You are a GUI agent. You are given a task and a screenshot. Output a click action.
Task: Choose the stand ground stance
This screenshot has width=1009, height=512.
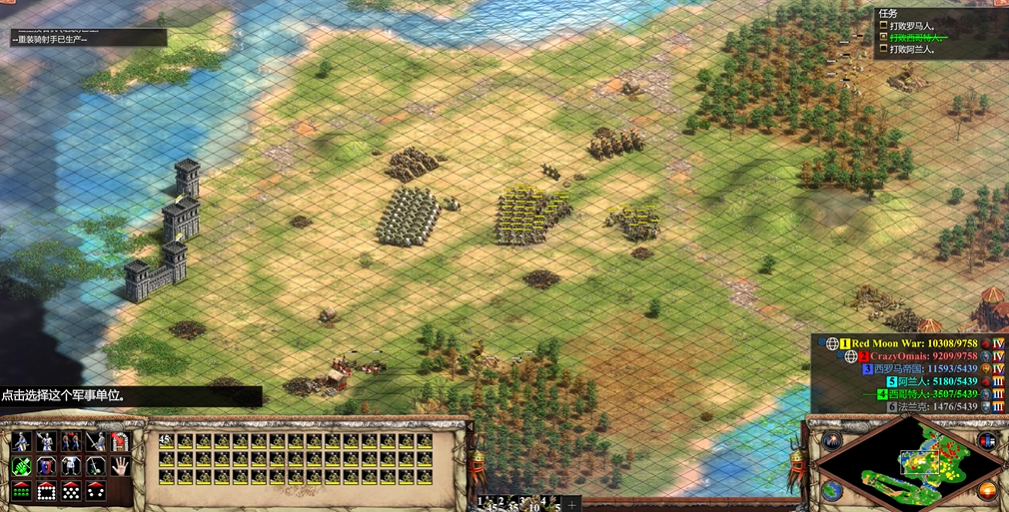(70, 441)
